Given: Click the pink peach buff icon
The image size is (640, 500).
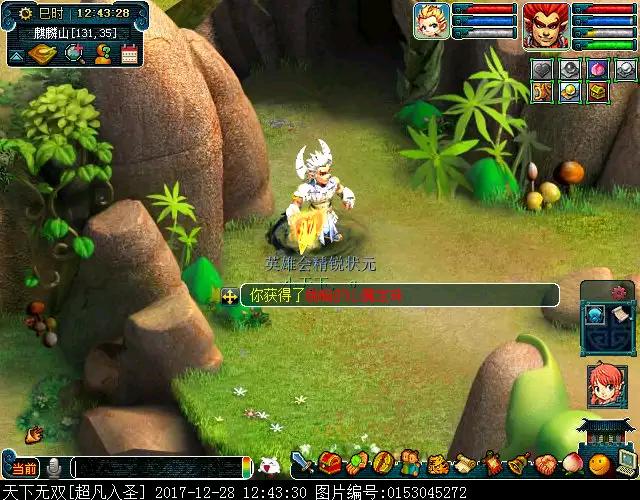Looking at the screenshot, I should click(x=597, y=70).
